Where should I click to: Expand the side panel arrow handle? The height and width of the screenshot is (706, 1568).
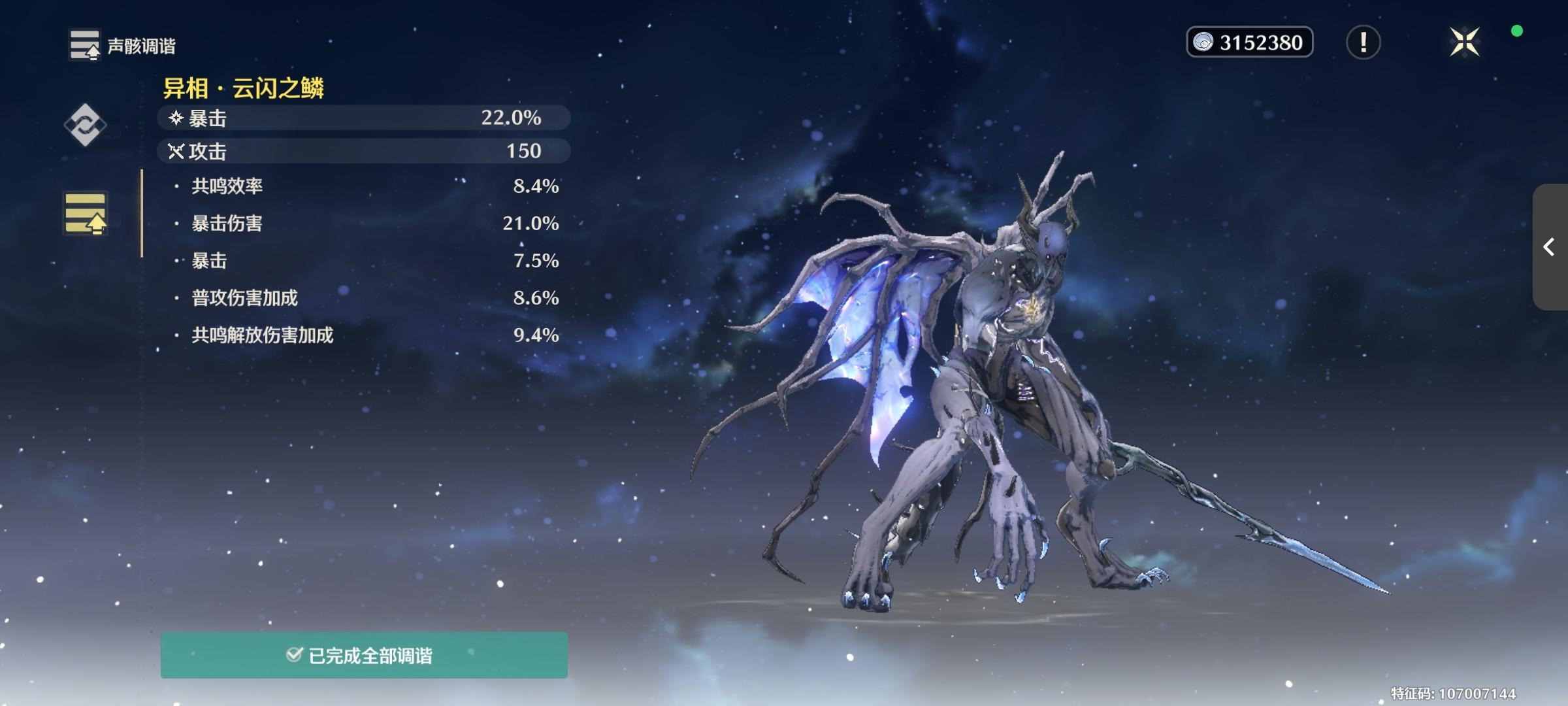1549,247
